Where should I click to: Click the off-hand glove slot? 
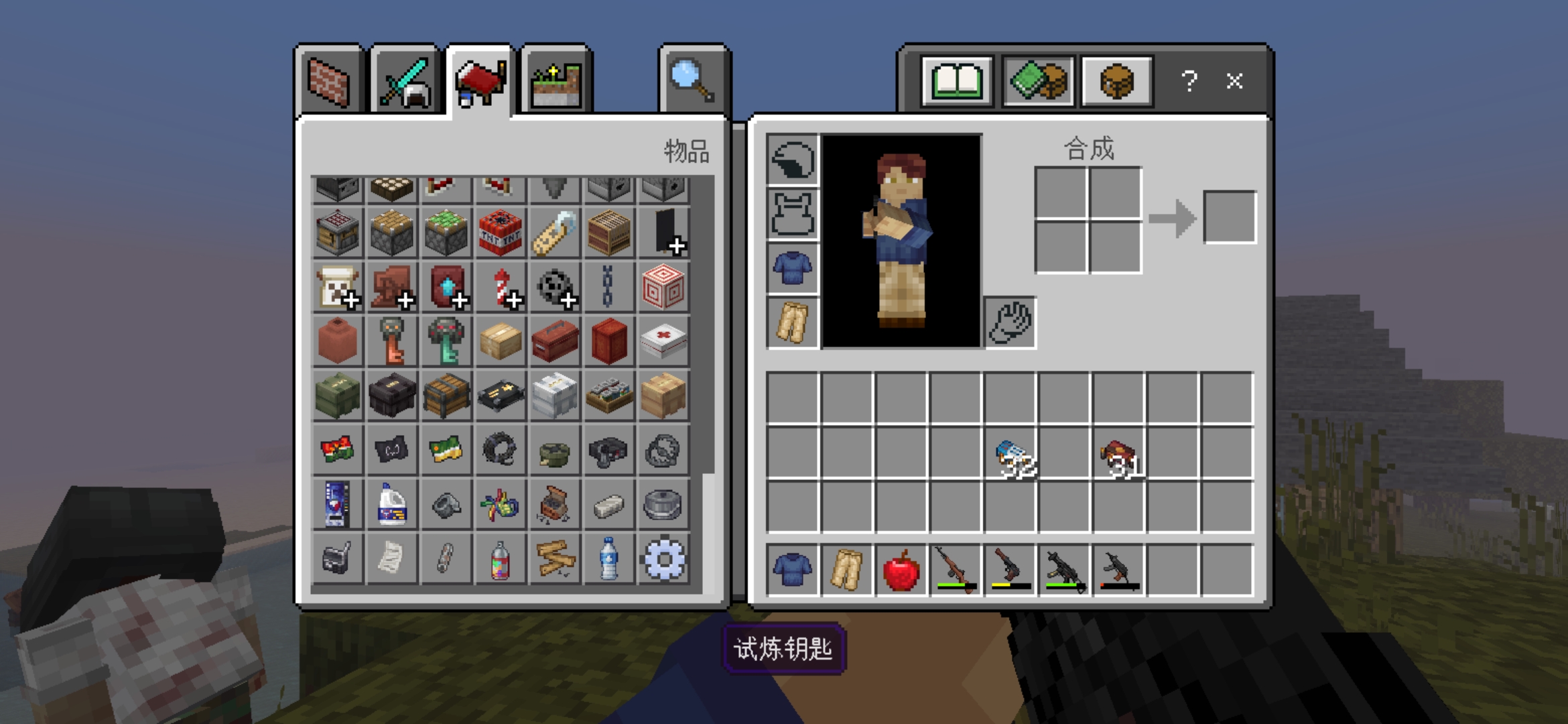(1010, 322)
